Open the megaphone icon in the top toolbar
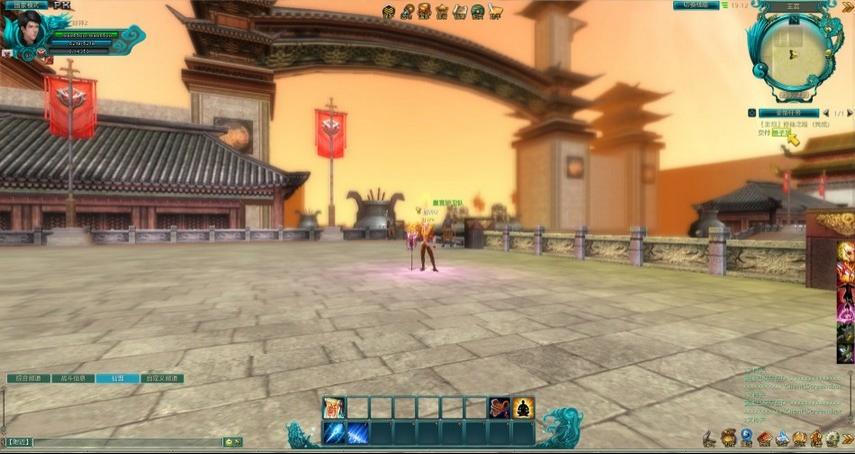855x454 pixels. [494, 11]
